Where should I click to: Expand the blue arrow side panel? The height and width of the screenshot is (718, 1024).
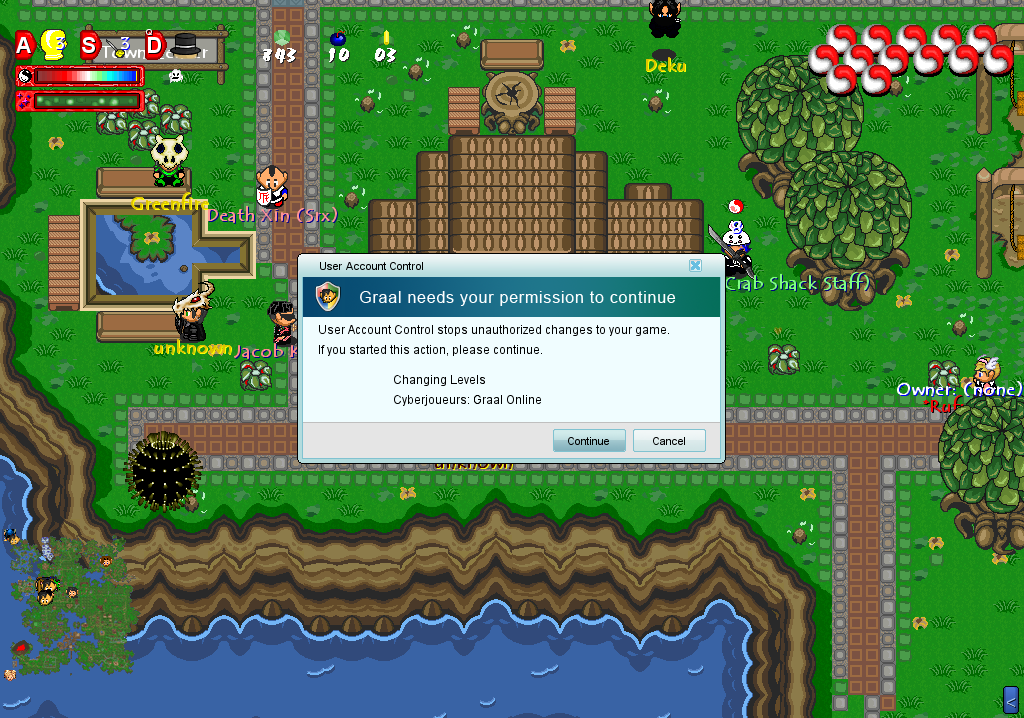[x=1010, y=698]
